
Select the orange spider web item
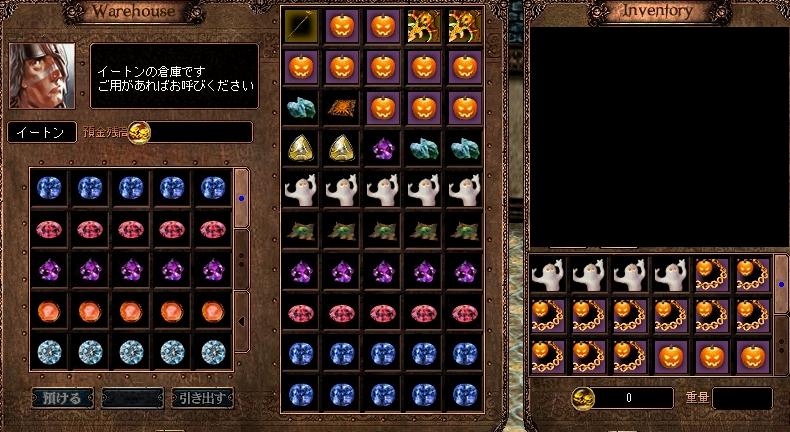click(x=340, y=108)
